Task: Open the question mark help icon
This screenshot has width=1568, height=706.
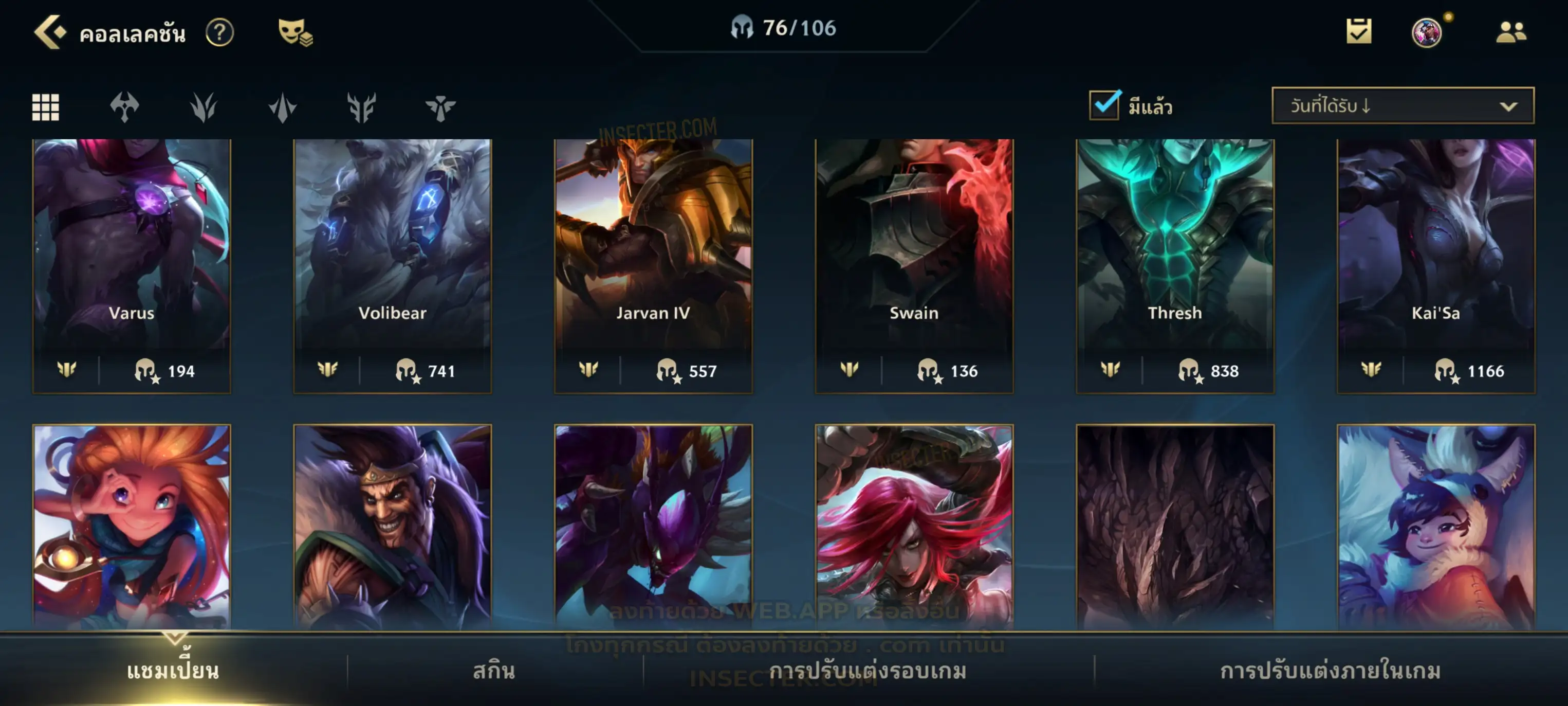Action: pos(219,32)
